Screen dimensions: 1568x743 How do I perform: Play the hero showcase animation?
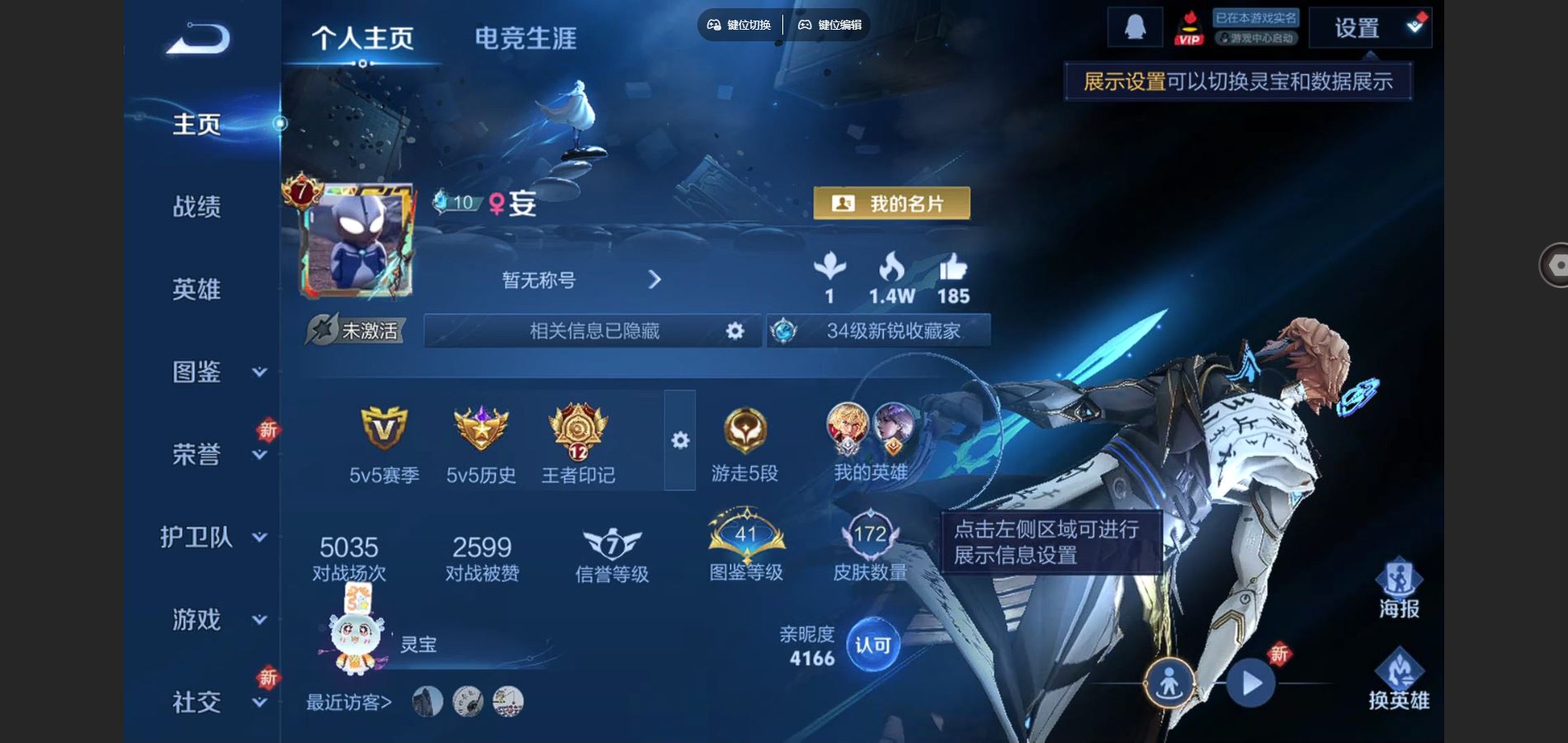pos(1250,684)
